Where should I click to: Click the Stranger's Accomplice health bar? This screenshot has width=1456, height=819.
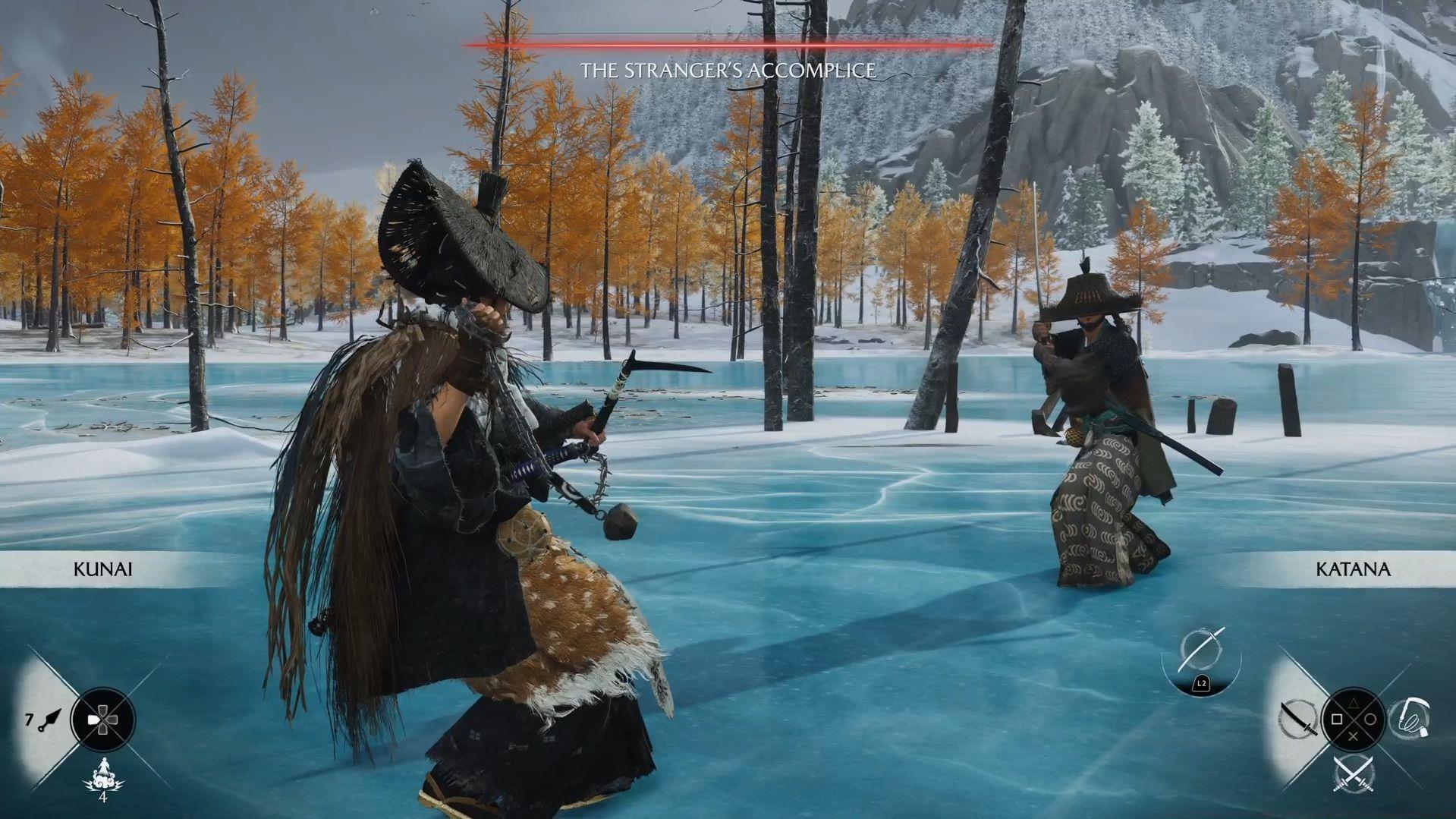[x=728, y=45]
